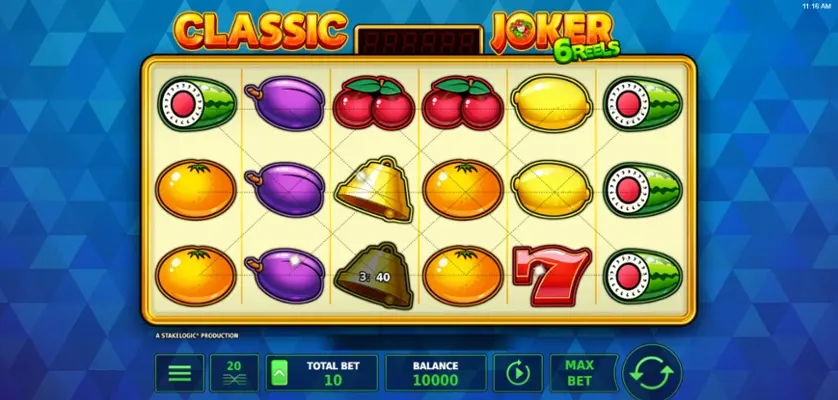The width and height of the screenshot is (838, 400).
Task: Open the hamburger menu
Action: [180, 373]
